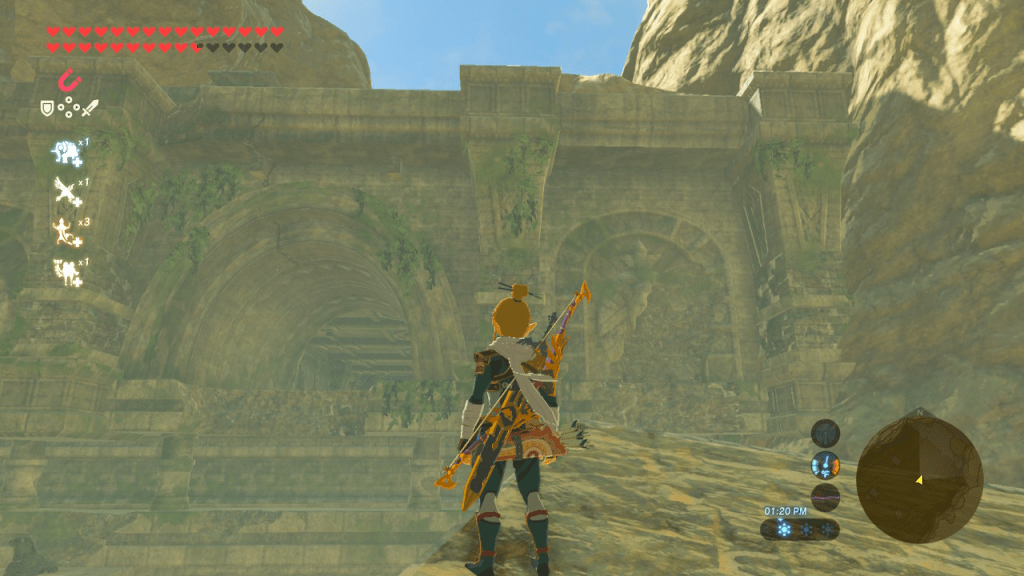Activate the Mipha's Grace elephant icon
Screen dimensions: 1024x576
tap(68, 152)
